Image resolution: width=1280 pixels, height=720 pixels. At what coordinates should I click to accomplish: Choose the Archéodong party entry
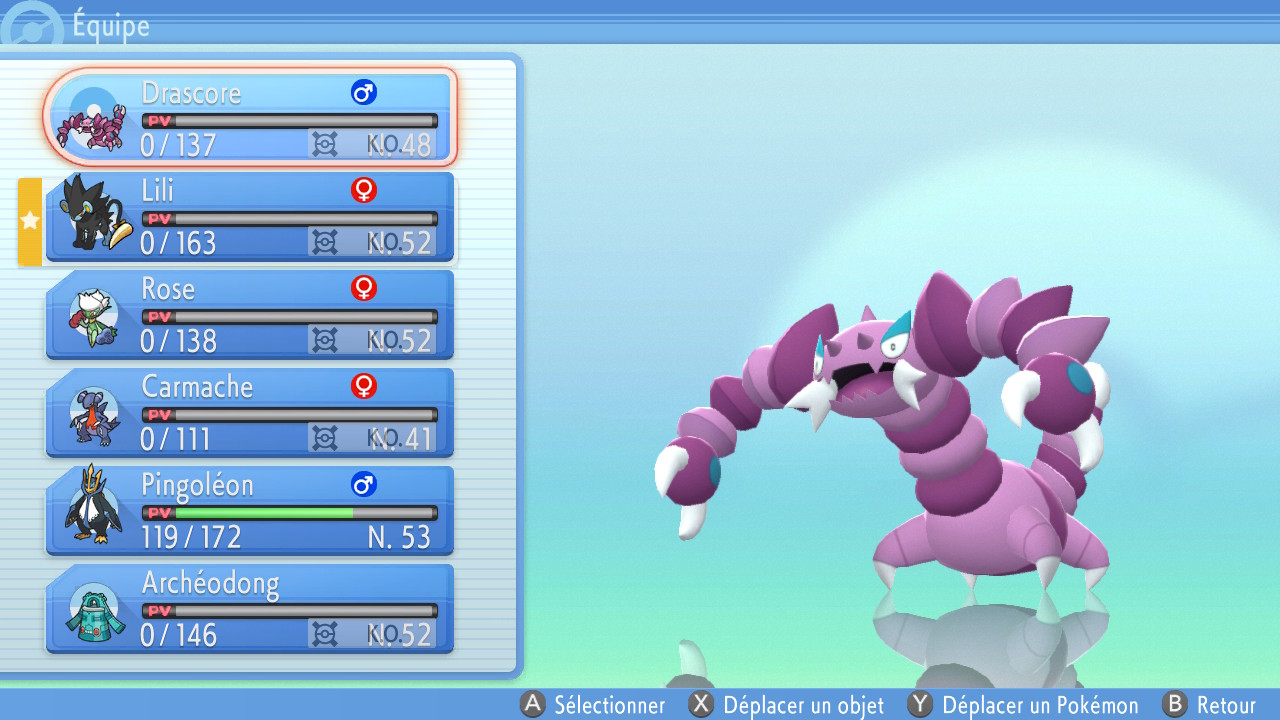[x=250, y=608]
